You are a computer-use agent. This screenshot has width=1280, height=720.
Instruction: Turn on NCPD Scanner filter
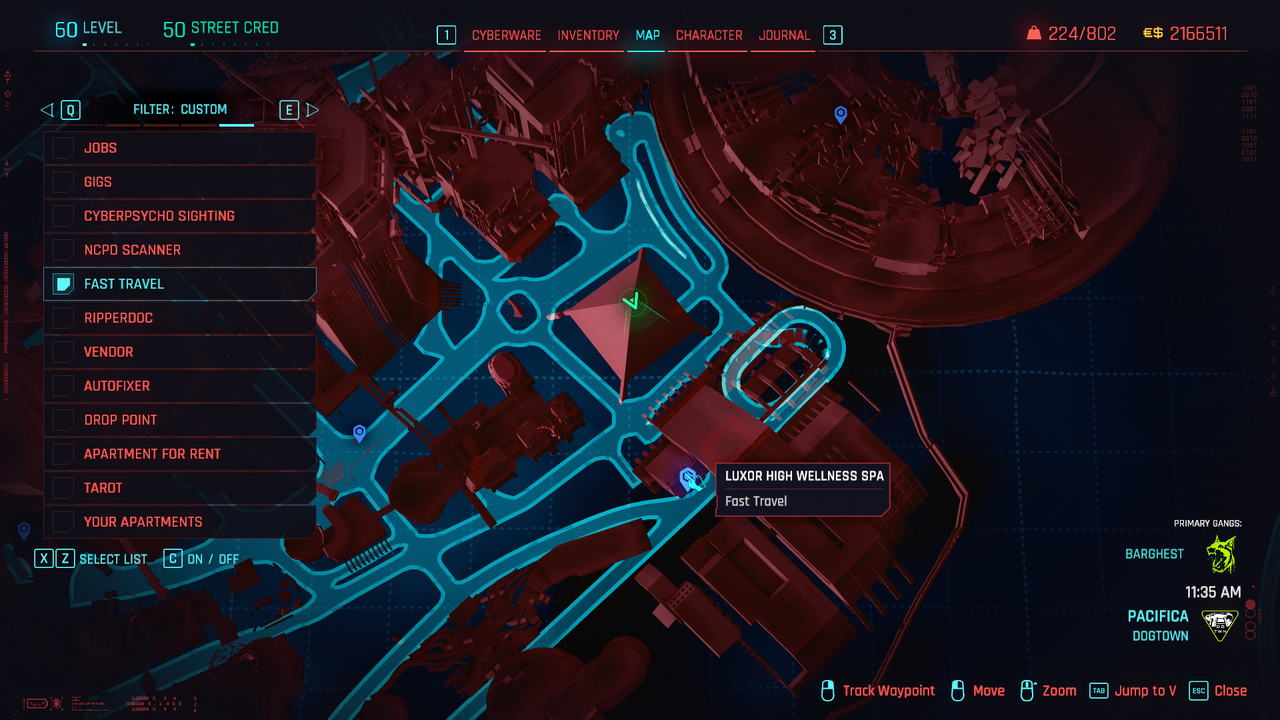(64, 250)
